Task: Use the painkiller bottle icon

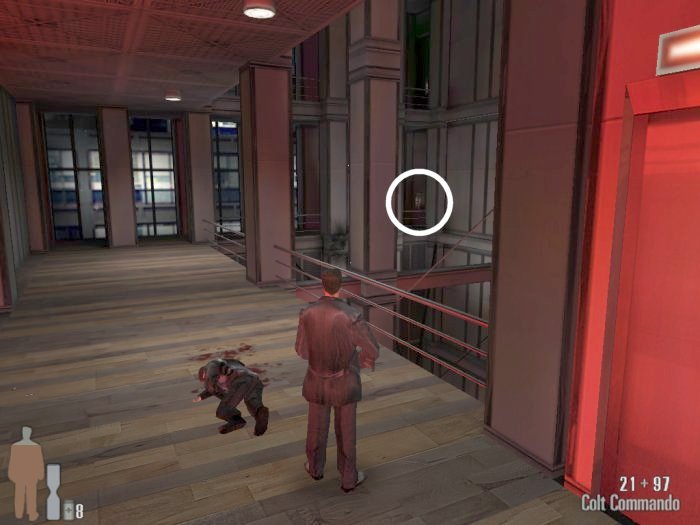Action: [68, 511]
